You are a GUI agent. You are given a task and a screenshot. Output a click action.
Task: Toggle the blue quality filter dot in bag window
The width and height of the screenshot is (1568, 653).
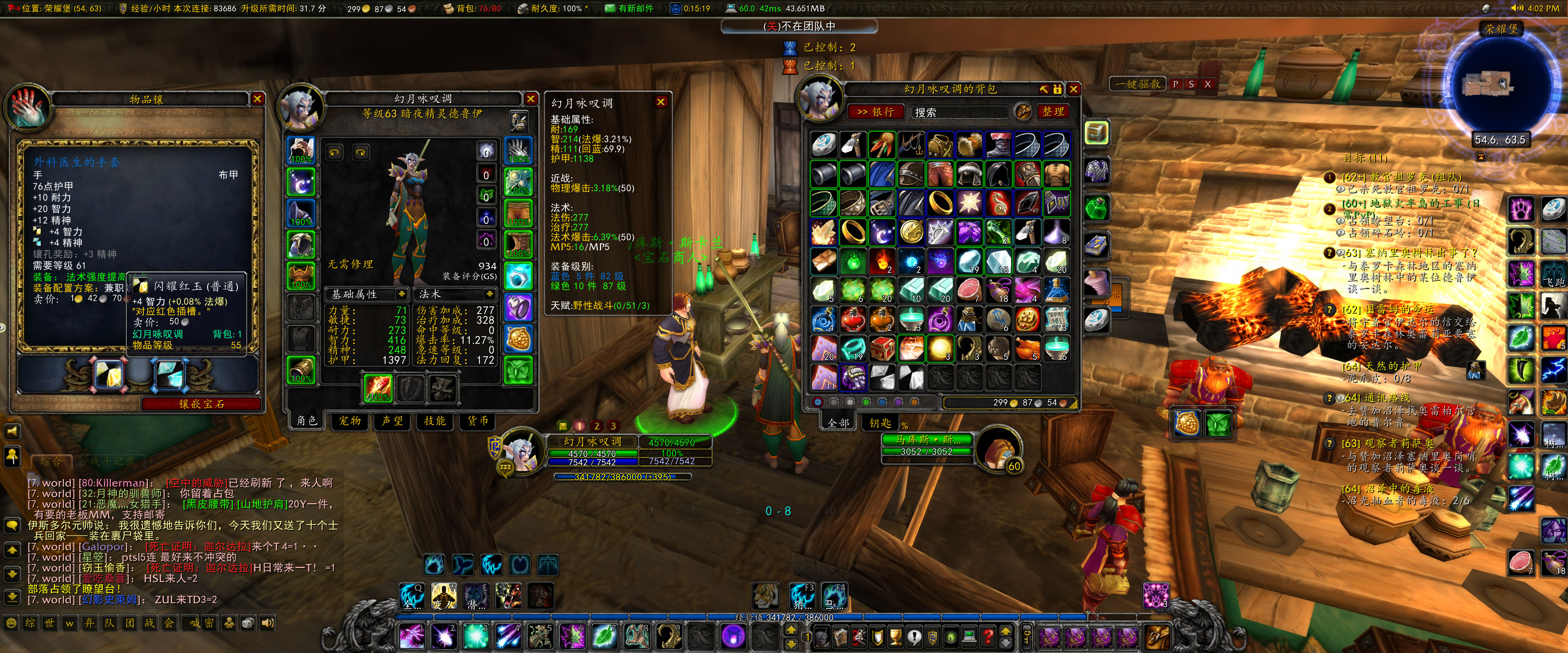[882, 403]
